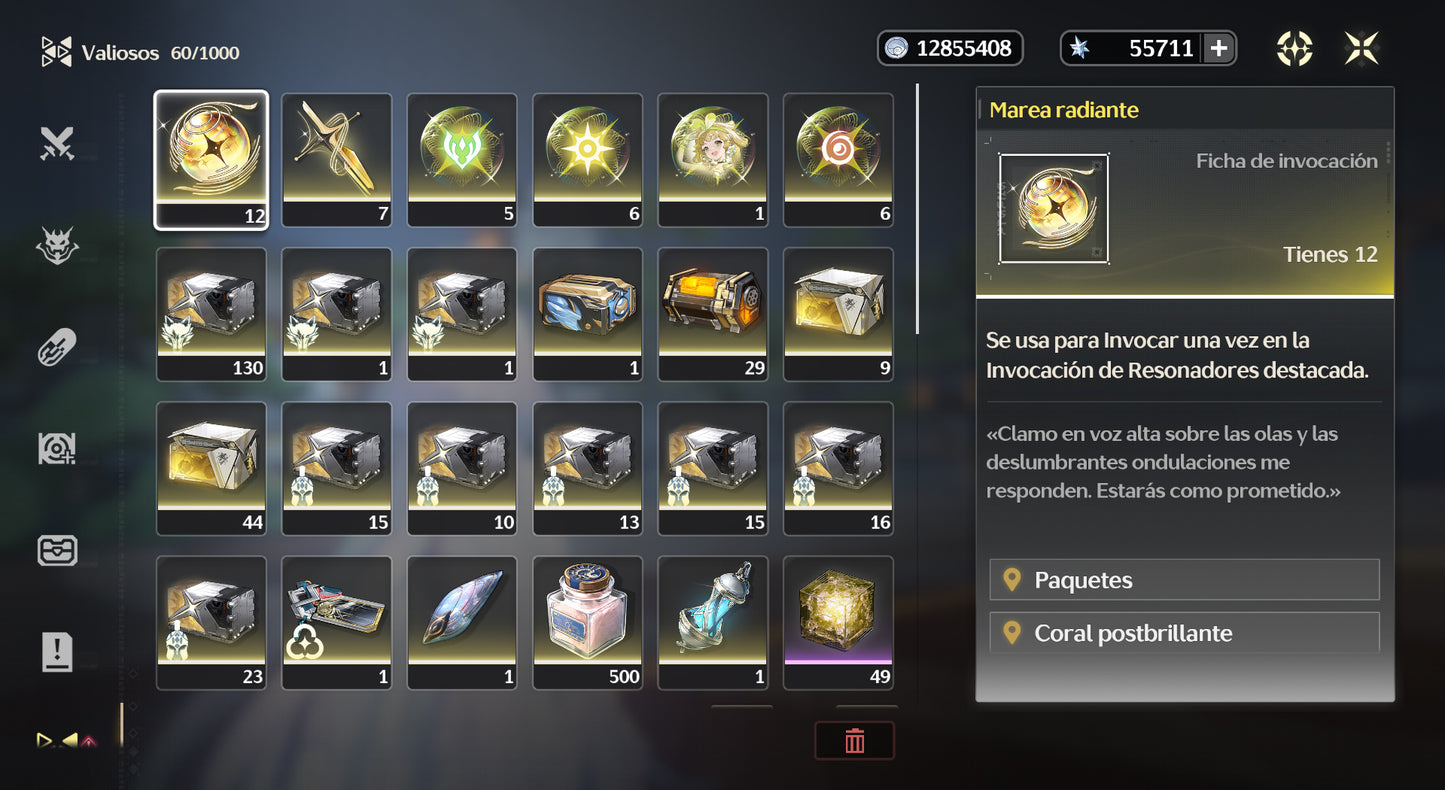Select the Marea radiante summon token item
Viewport: 1445px width, 790px height.
tap(211, 158)
